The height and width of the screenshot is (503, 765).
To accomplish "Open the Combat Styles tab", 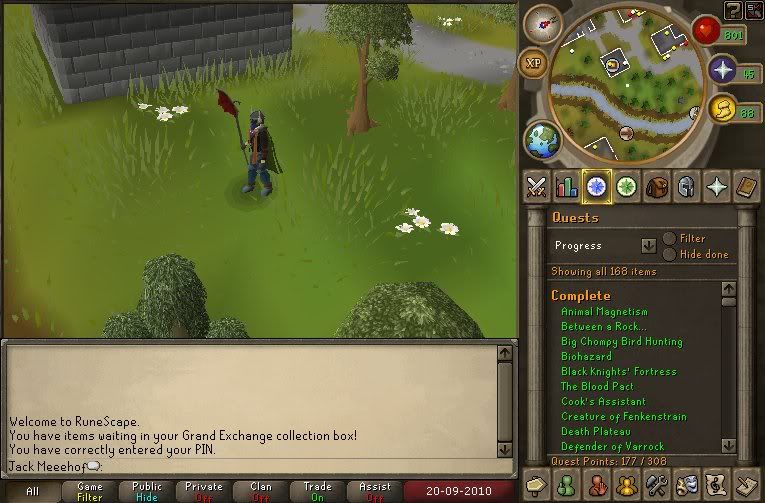I will pos(536,185).
